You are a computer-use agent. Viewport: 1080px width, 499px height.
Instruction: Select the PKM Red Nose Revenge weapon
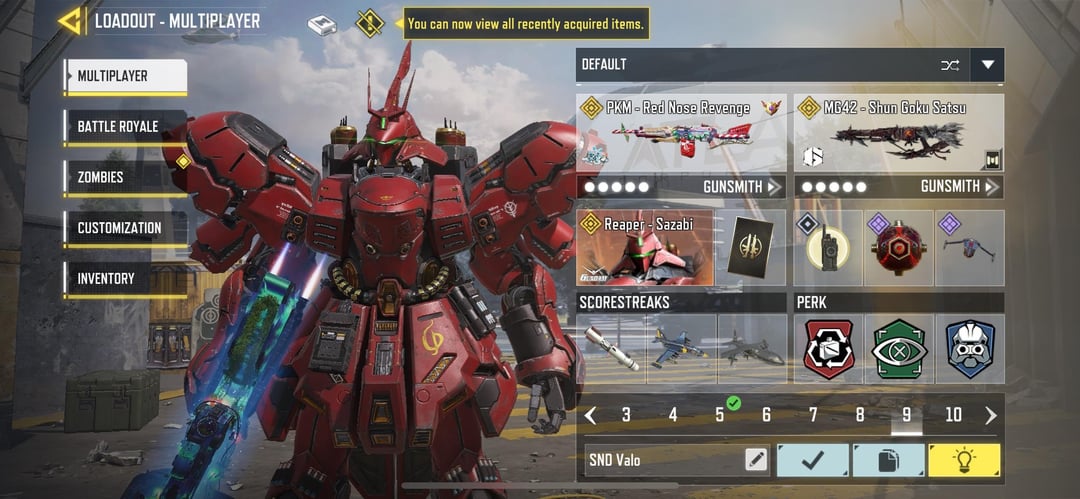point(680,133)
